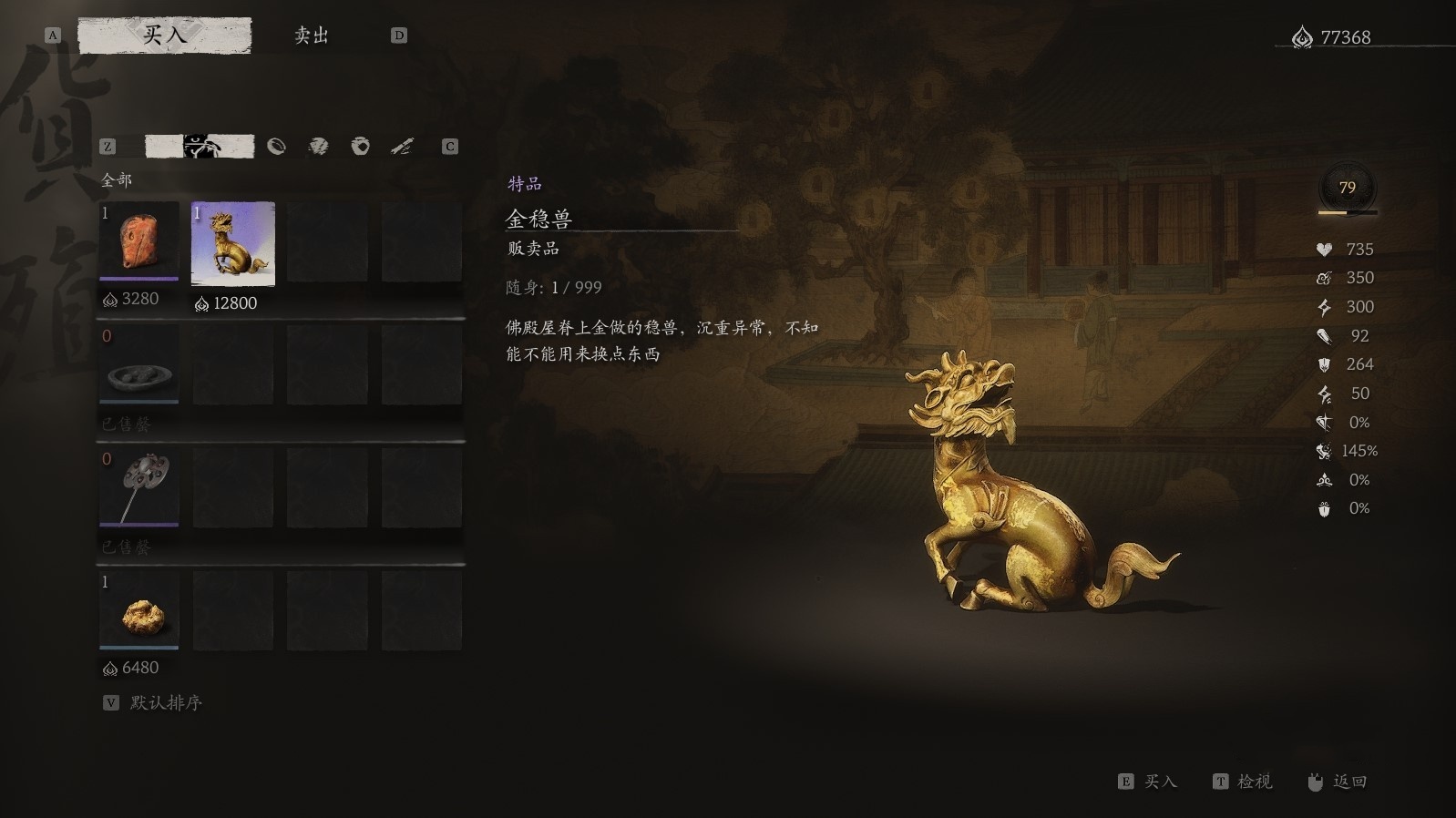Click the Z key filter cycle indicator
The height and width of the screenshot is (818, 1456).
pyautogui.click(x=108, y=146)
